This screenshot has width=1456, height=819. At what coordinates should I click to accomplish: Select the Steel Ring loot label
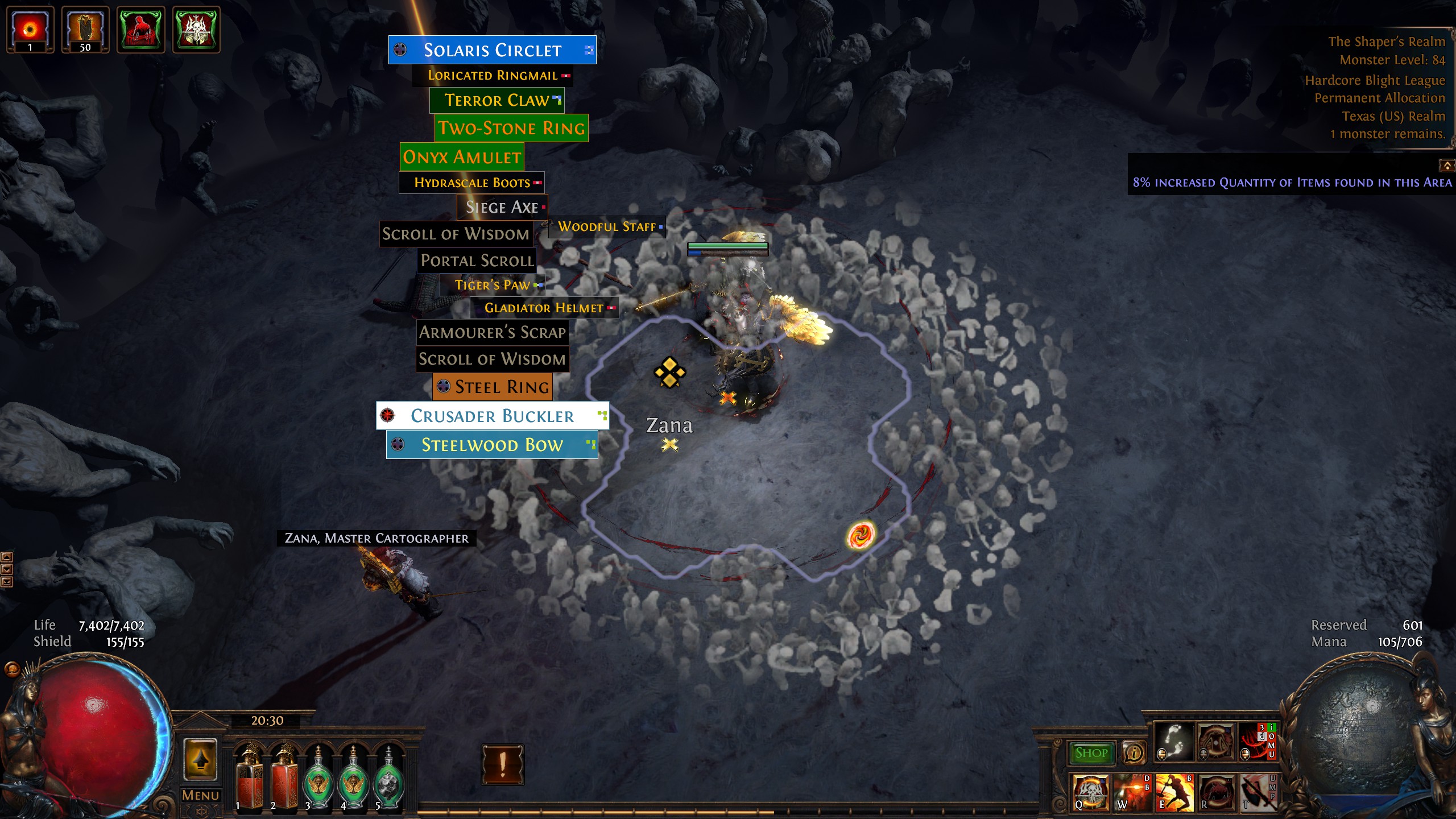pos(493,387)
